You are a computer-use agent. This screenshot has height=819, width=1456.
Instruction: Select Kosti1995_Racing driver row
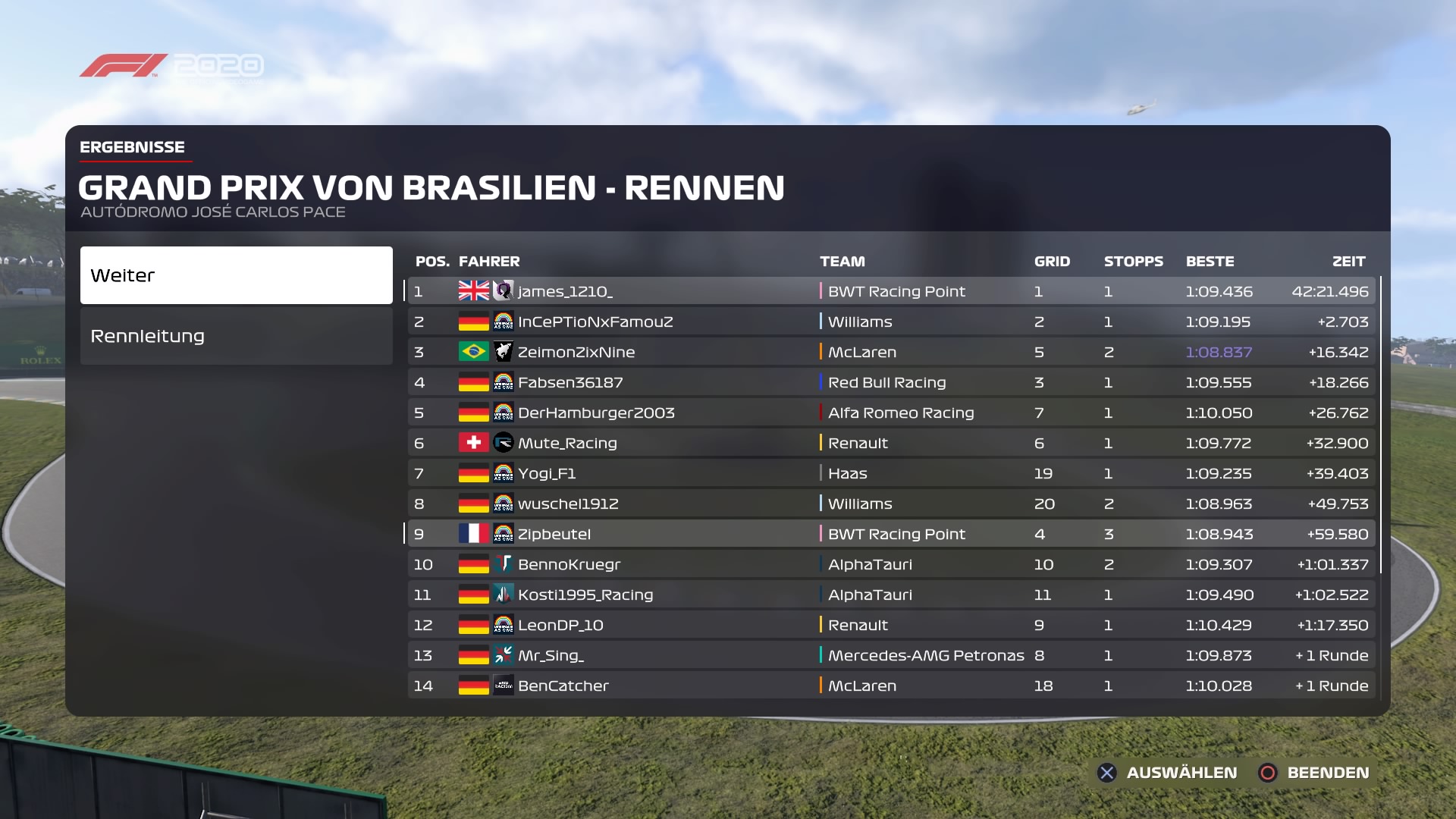point(891,595)
